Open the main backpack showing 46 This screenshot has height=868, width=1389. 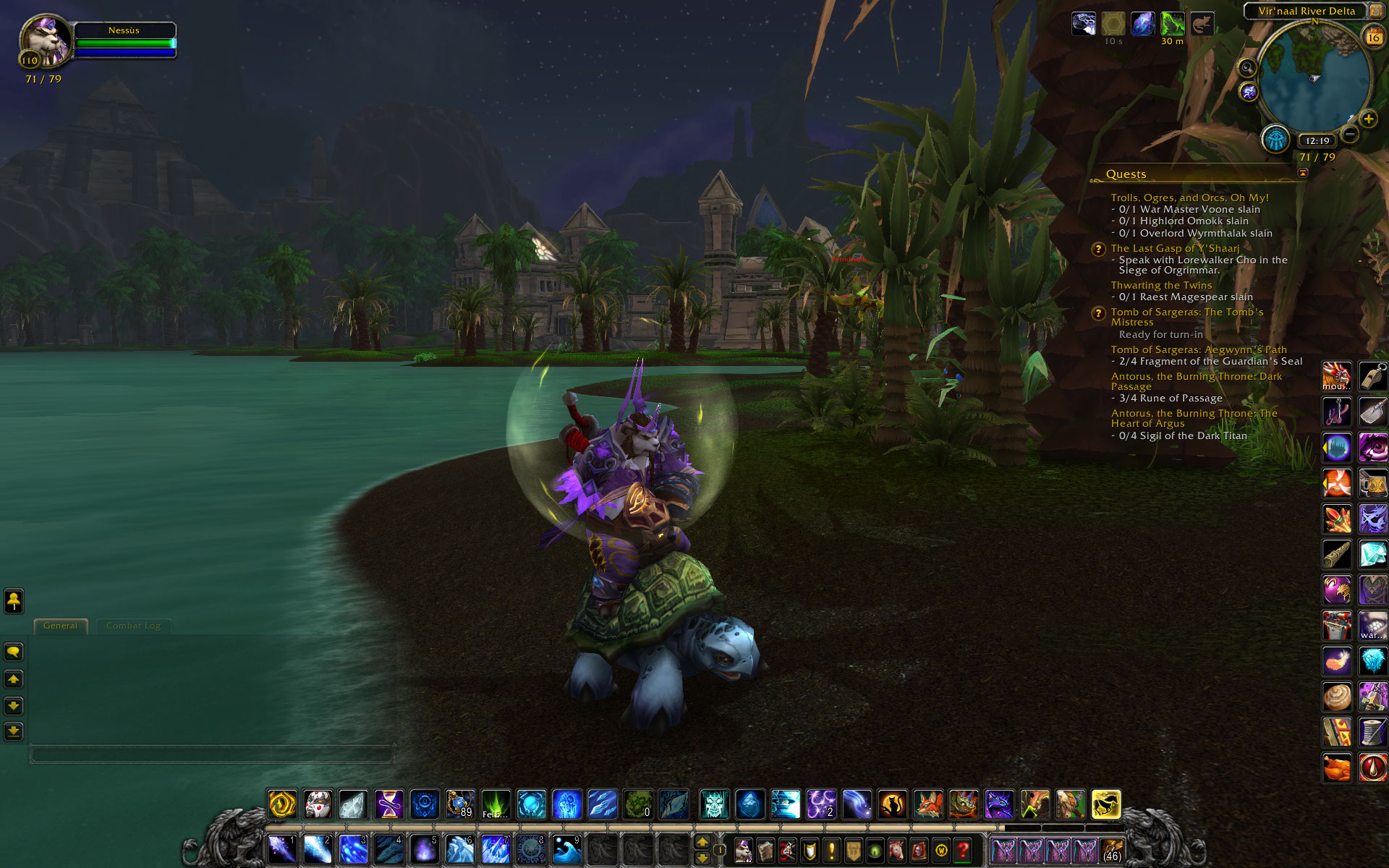pyautogui.click(x=1112, y=851)
